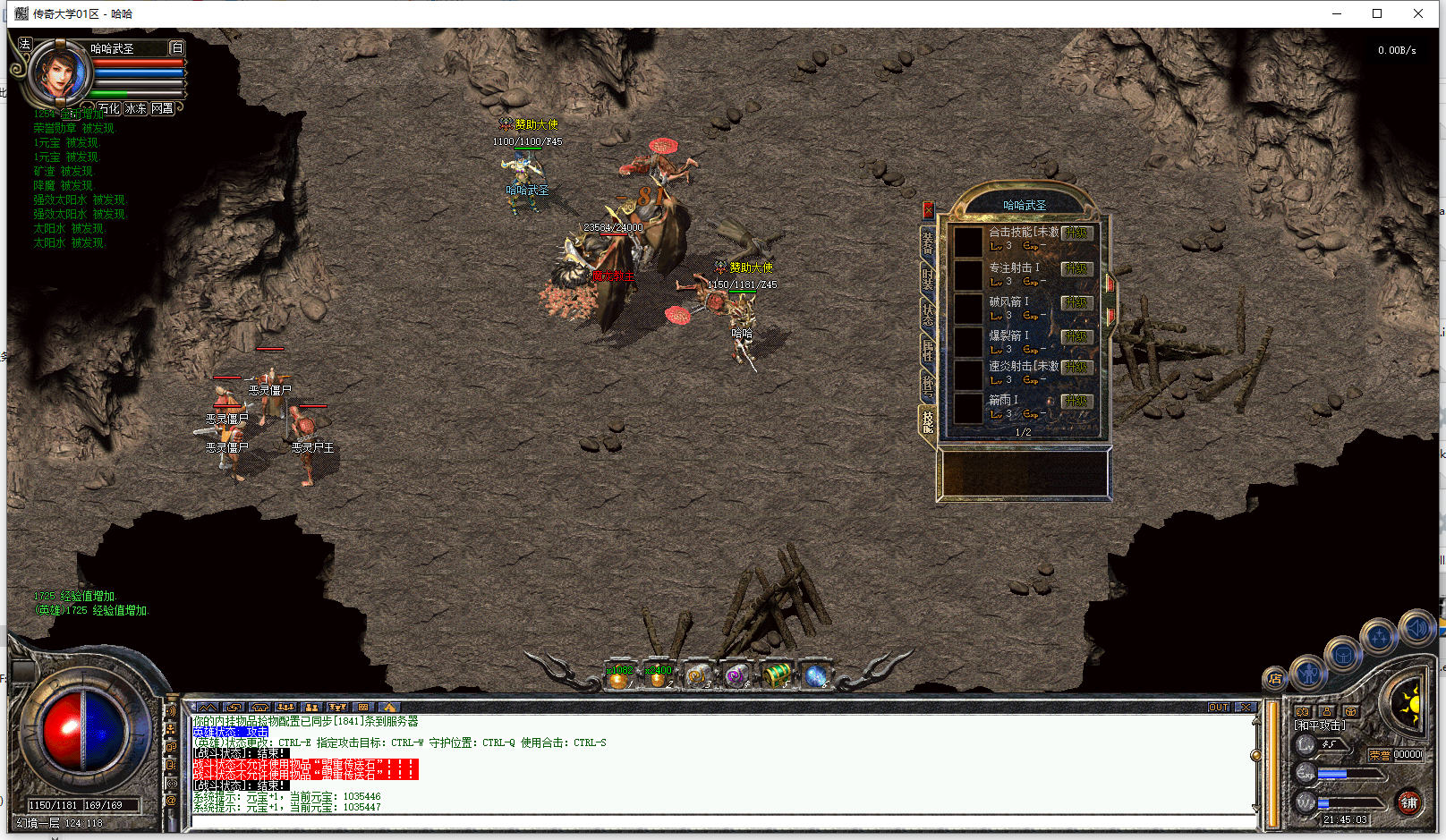This screenshot has height=840, width=1446.
Task: Show the 属性 attributes tab
Action: [x=928, y=350]
